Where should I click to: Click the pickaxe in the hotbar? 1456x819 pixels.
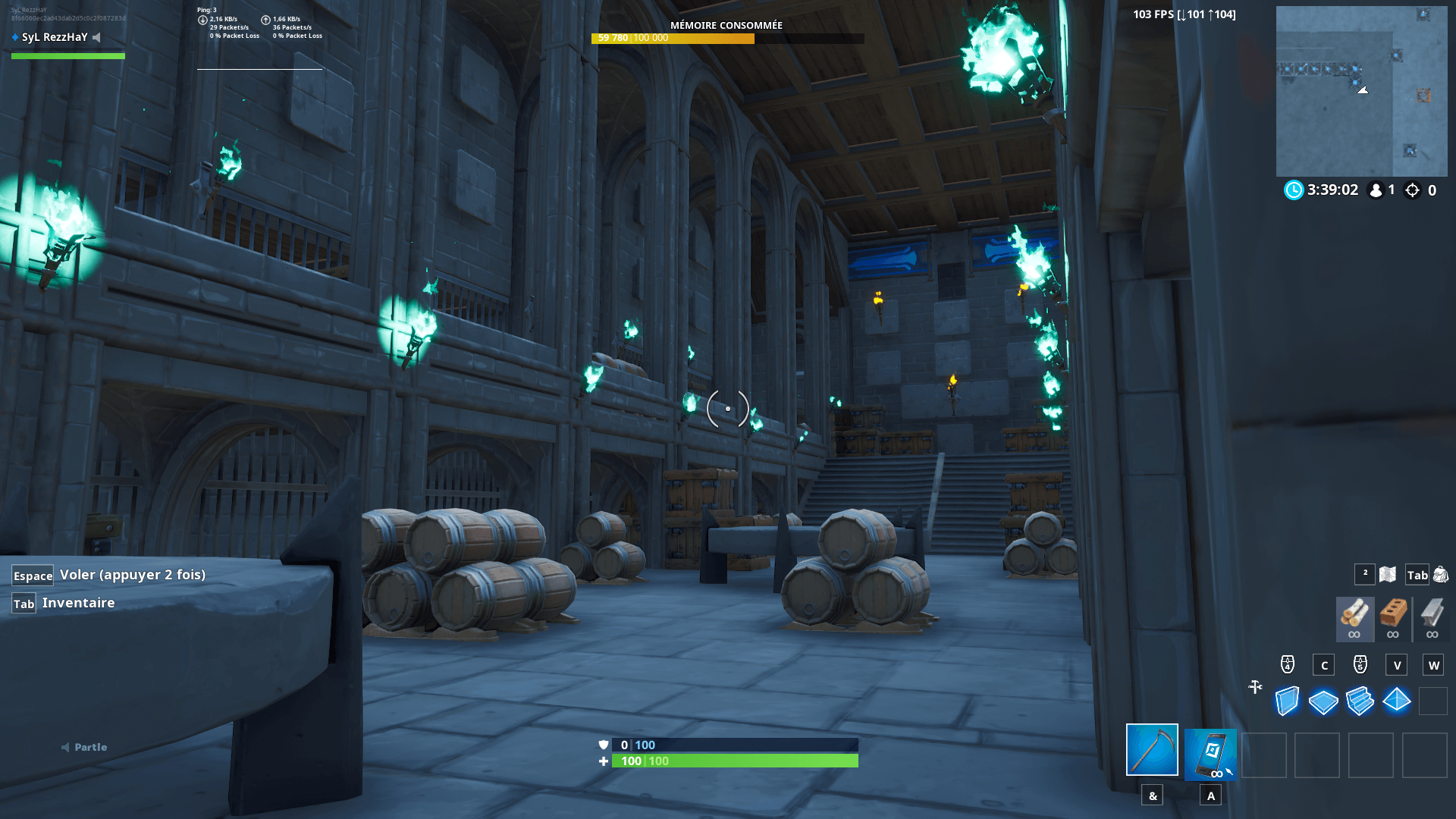click(x=1153, y=754)
